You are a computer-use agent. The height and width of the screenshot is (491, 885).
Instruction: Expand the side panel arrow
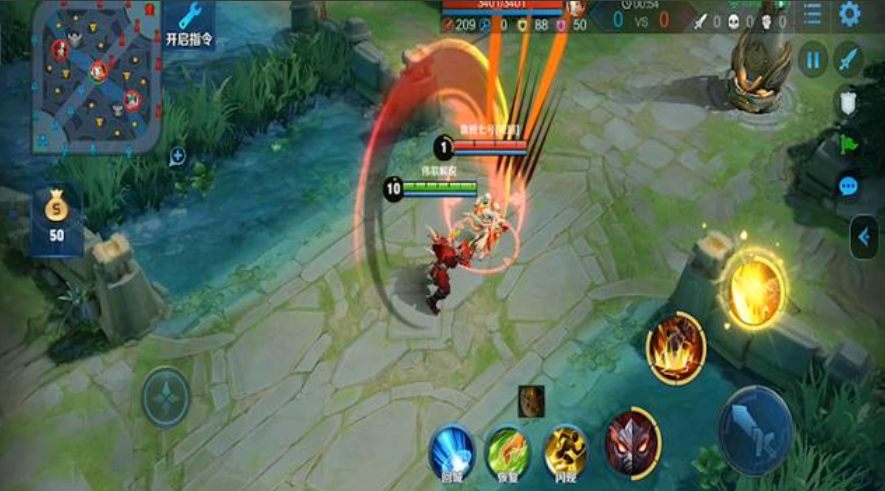[864, 238]
